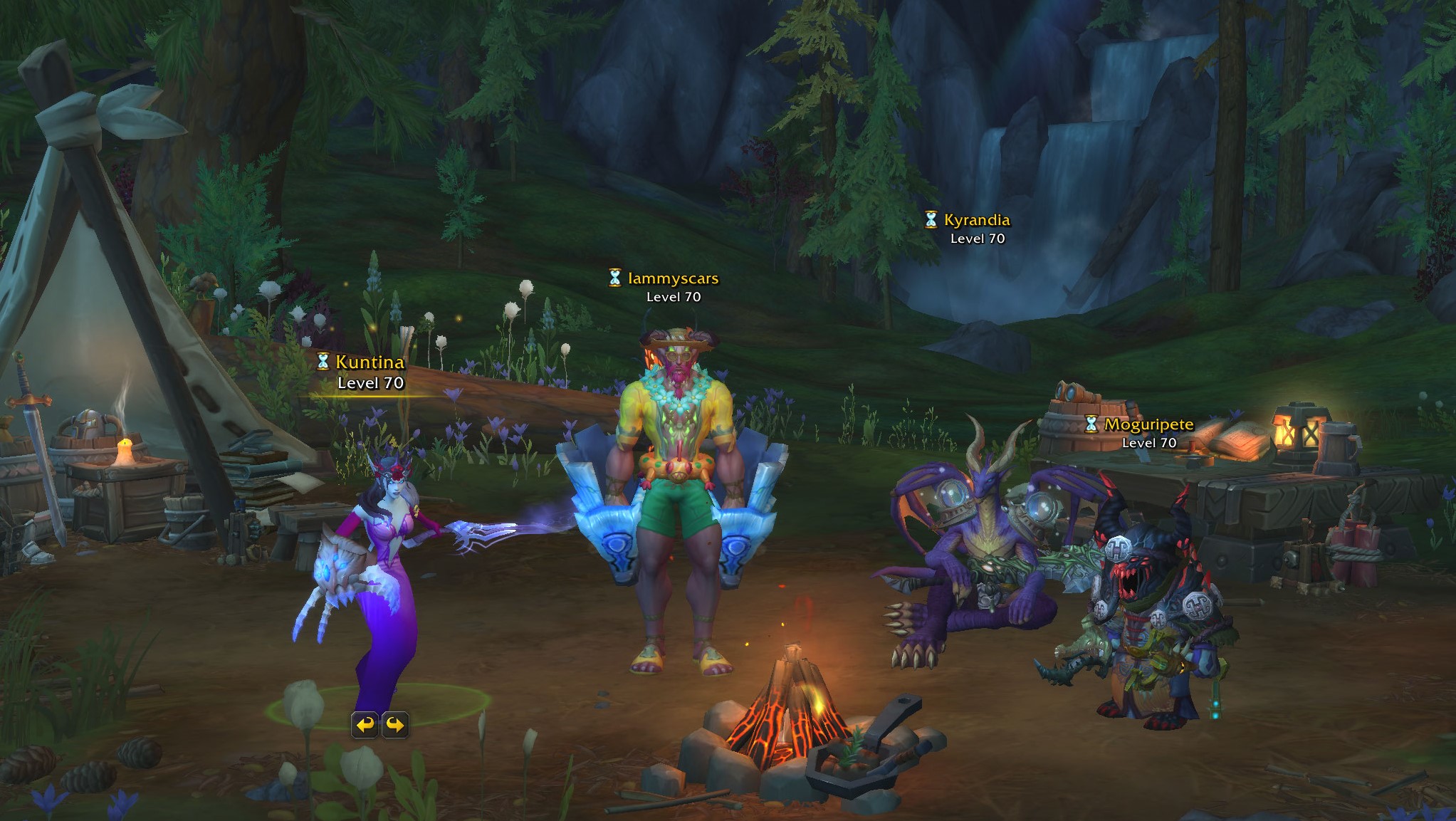
Task: Select the character Moguripete
Action: [1148, 425]
